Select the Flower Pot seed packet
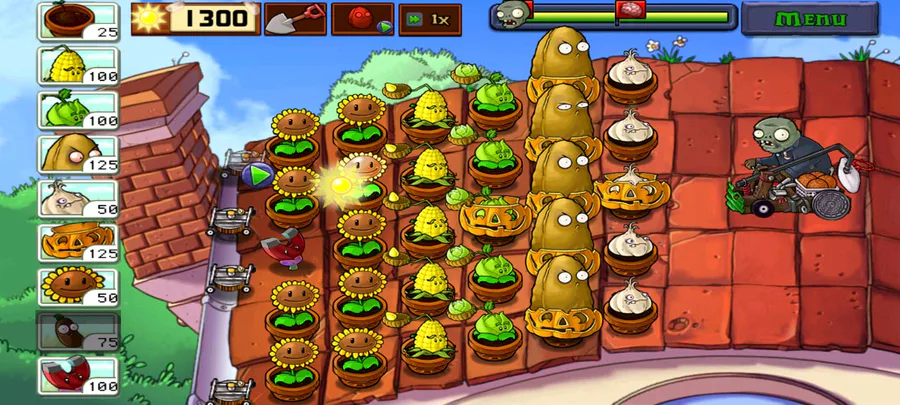Viewport: 900px width, 405px height. point(78,21)
